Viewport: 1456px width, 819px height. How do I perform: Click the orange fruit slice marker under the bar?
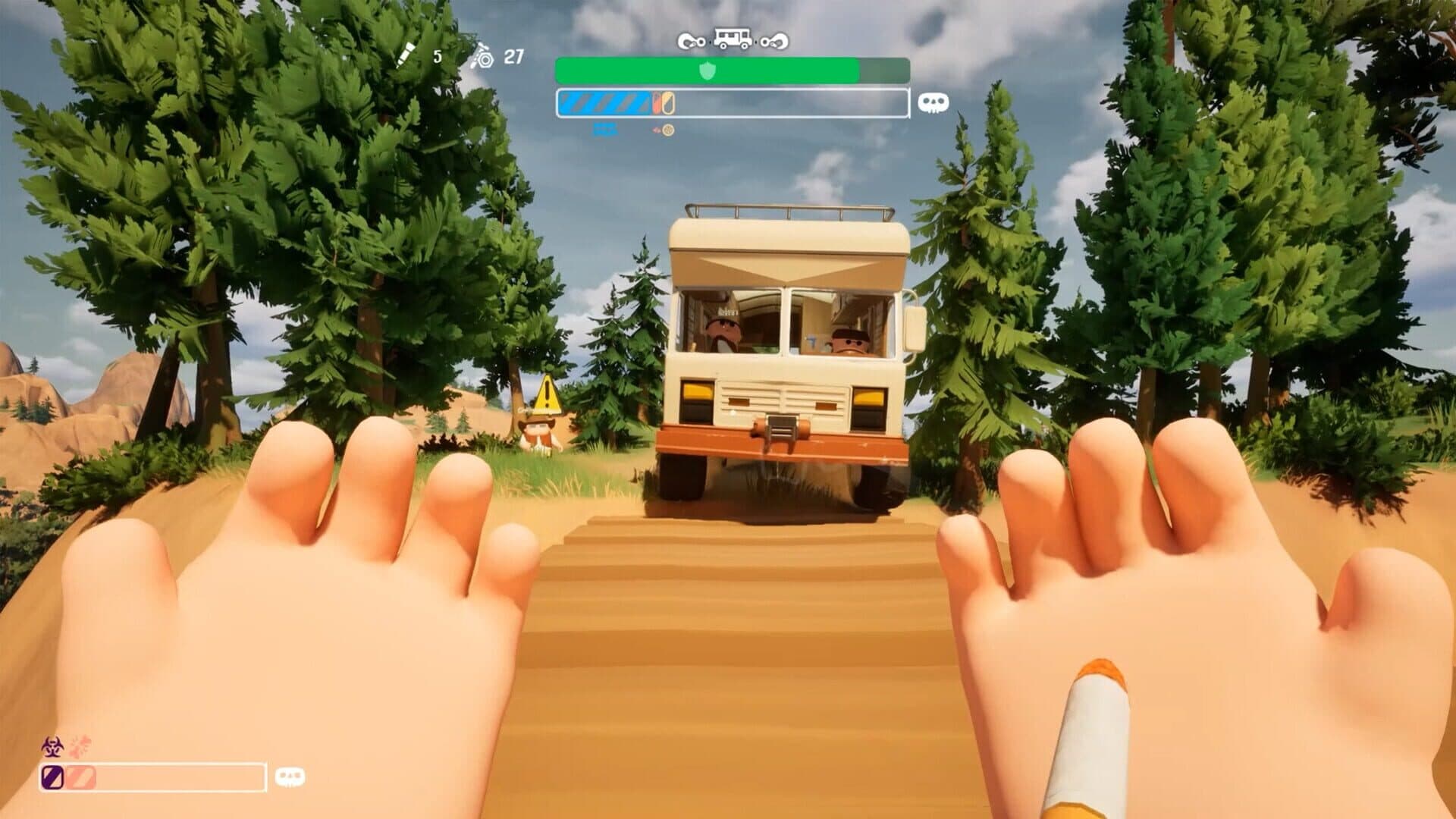(x=666, y=130)
